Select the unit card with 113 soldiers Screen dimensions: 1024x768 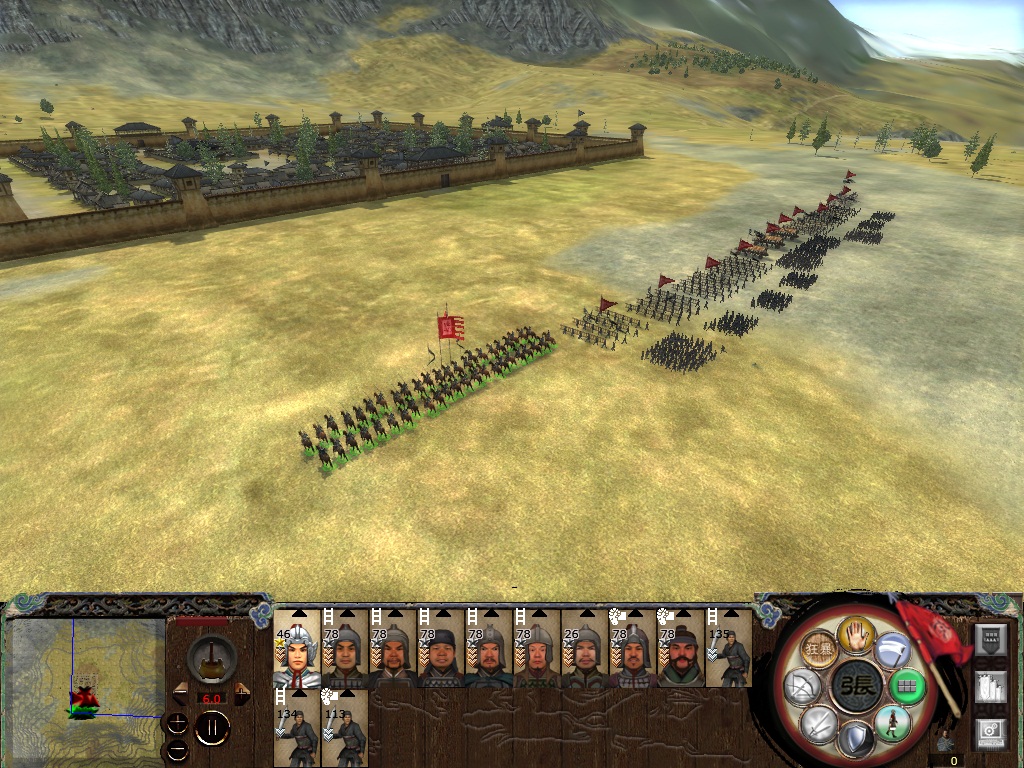coord(345,728)
